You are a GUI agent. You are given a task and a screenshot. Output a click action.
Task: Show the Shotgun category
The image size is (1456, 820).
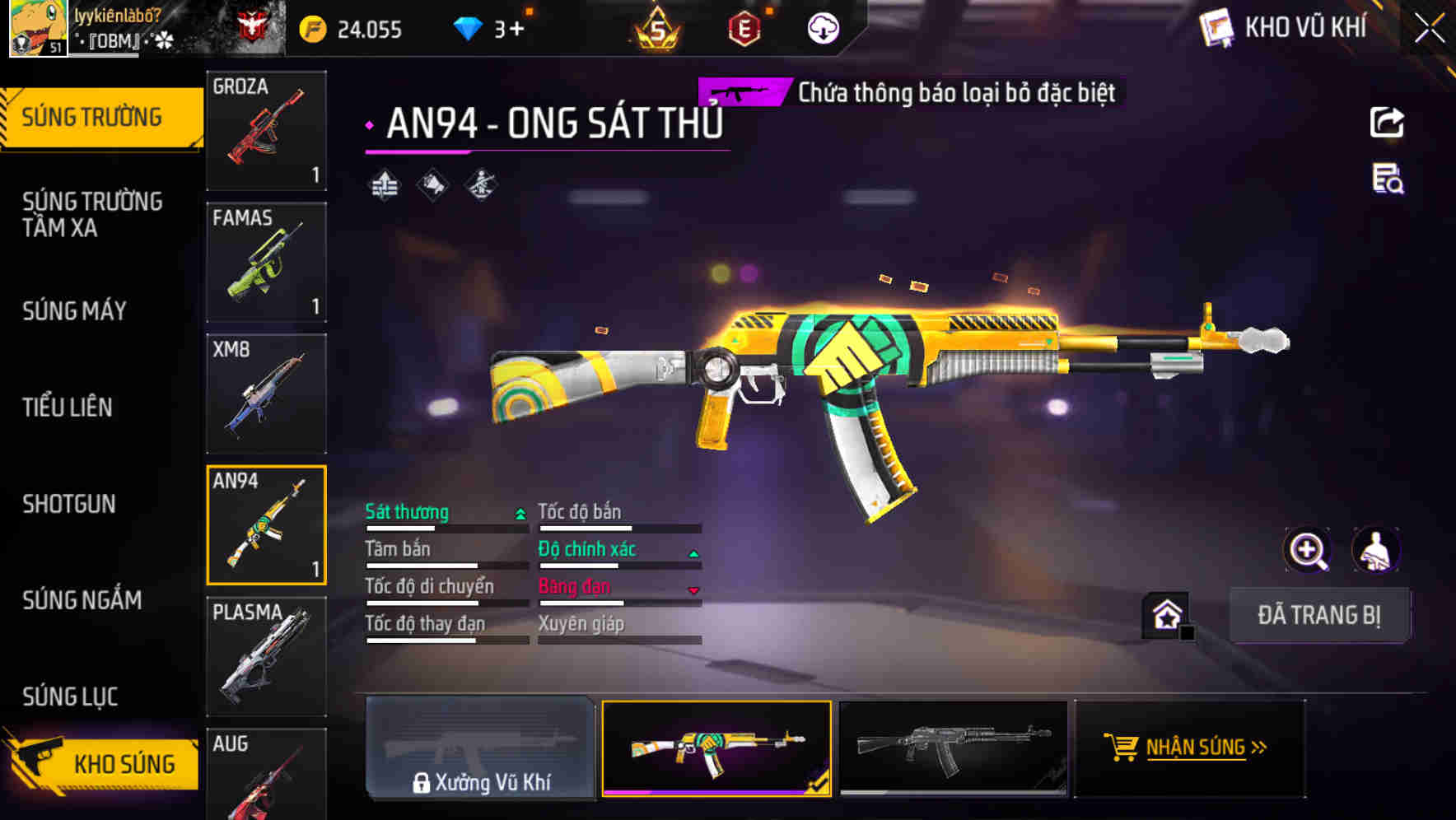click(x=69, y=504)
